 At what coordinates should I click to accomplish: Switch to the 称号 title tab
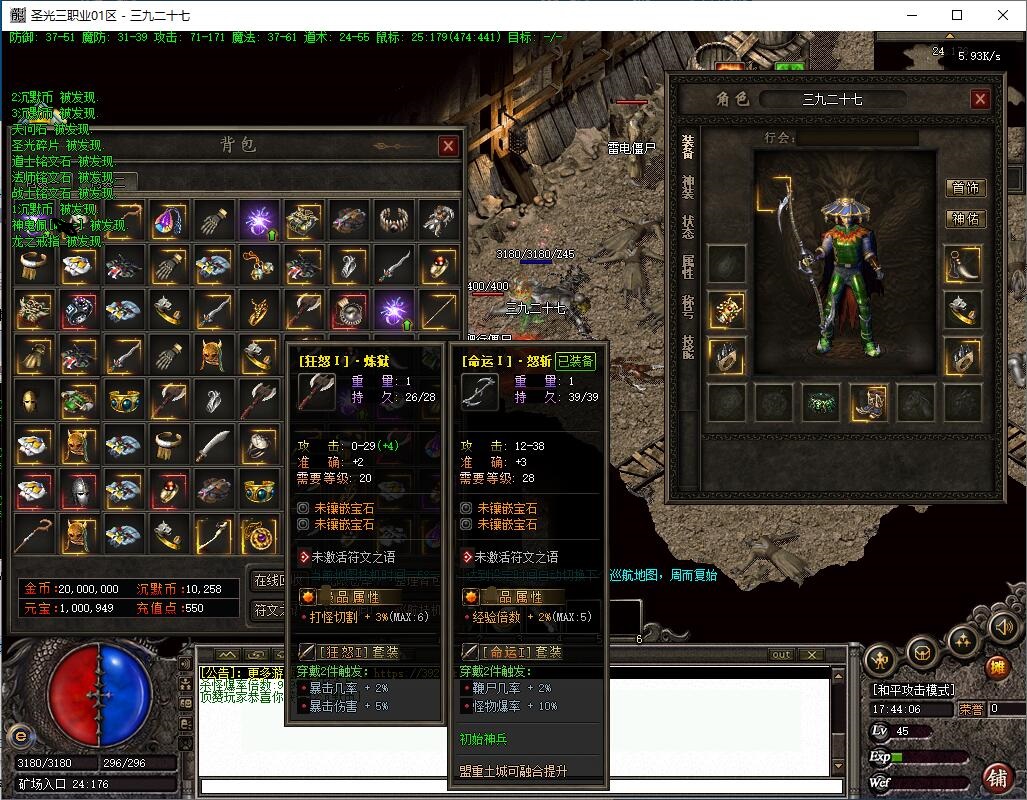(x=688, y=305)
